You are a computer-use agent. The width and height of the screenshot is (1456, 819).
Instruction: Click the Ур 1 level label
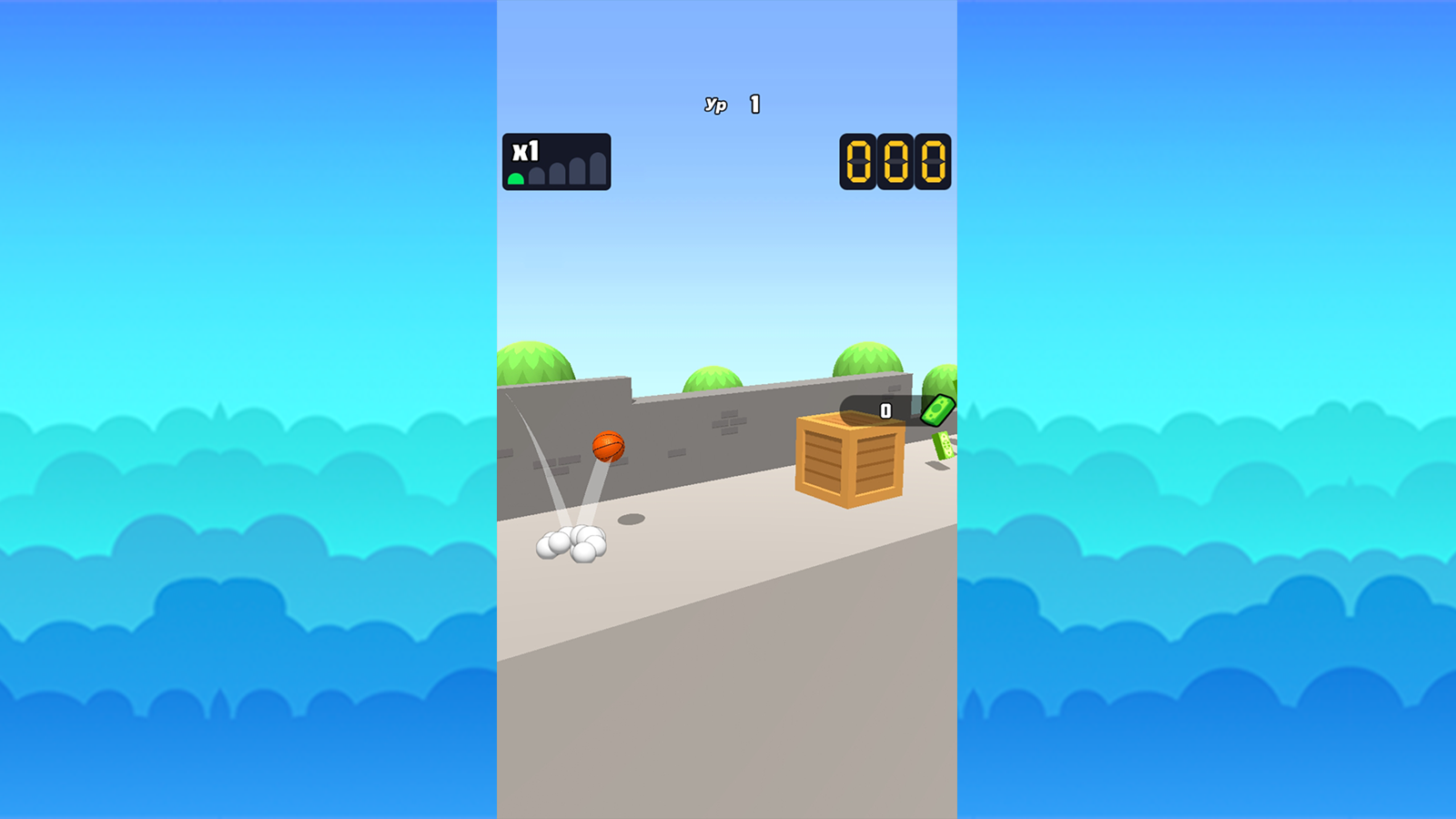730,103
